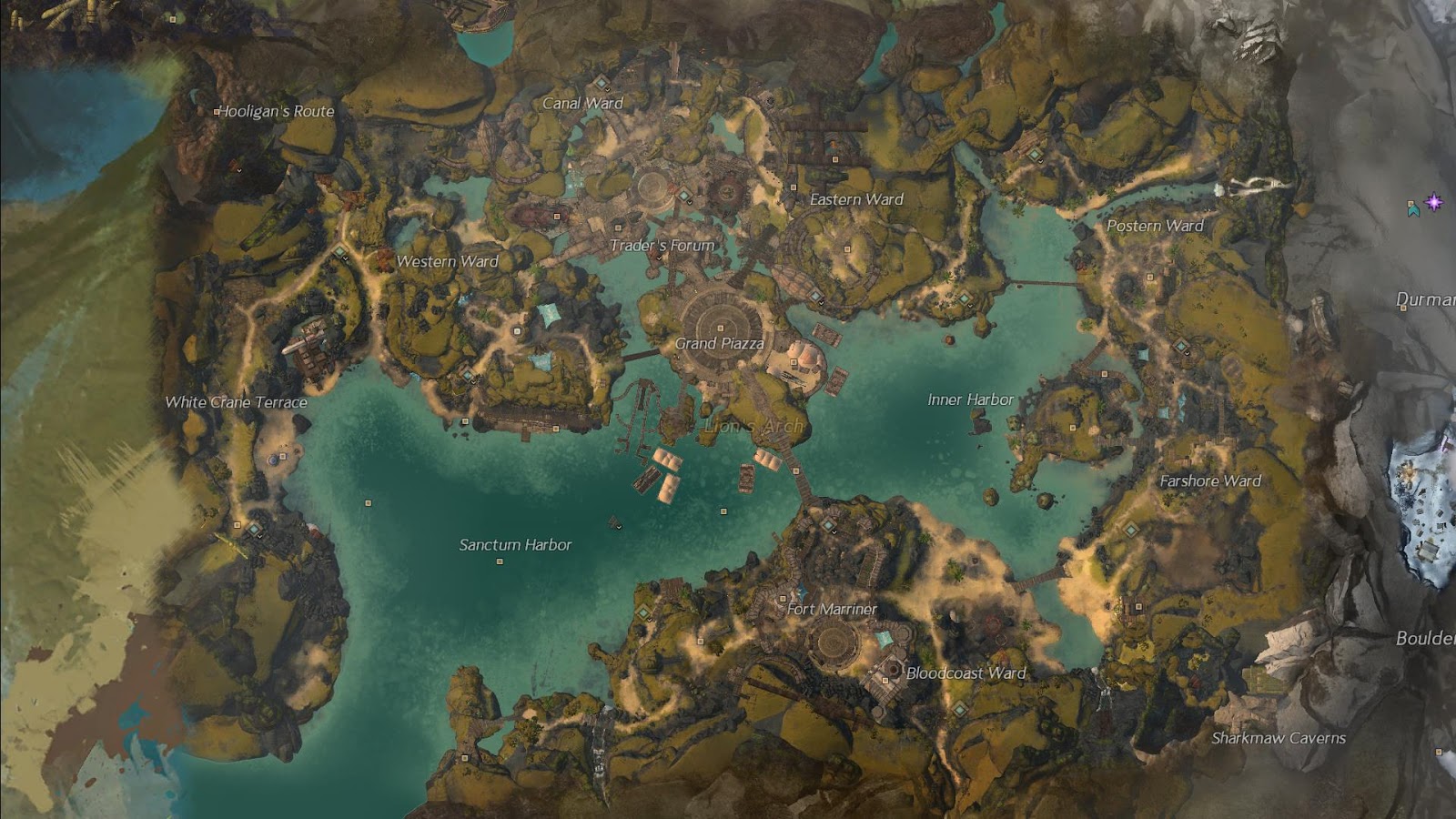The width and height of the screenshot is (1456, 819).
Task: Click the waypoint icon near Trader's Forum
Action: pos(683,196)
